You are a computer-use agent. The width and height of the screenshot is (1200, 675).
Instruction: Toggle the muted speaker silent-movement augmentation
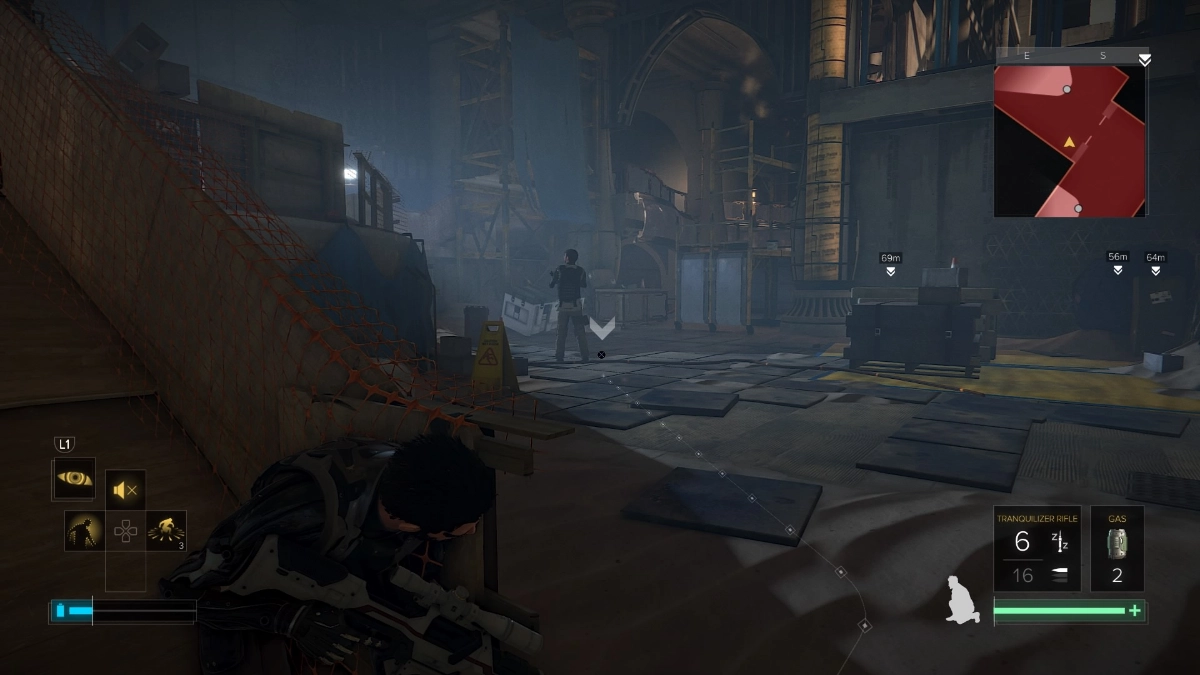click(125, 490)
